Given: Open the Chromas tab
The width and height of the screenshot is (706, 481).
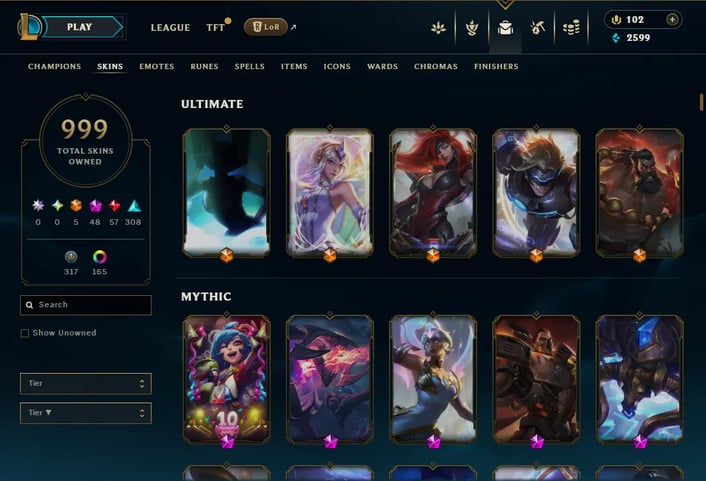Looking at the screenshot, I should 436,67.
